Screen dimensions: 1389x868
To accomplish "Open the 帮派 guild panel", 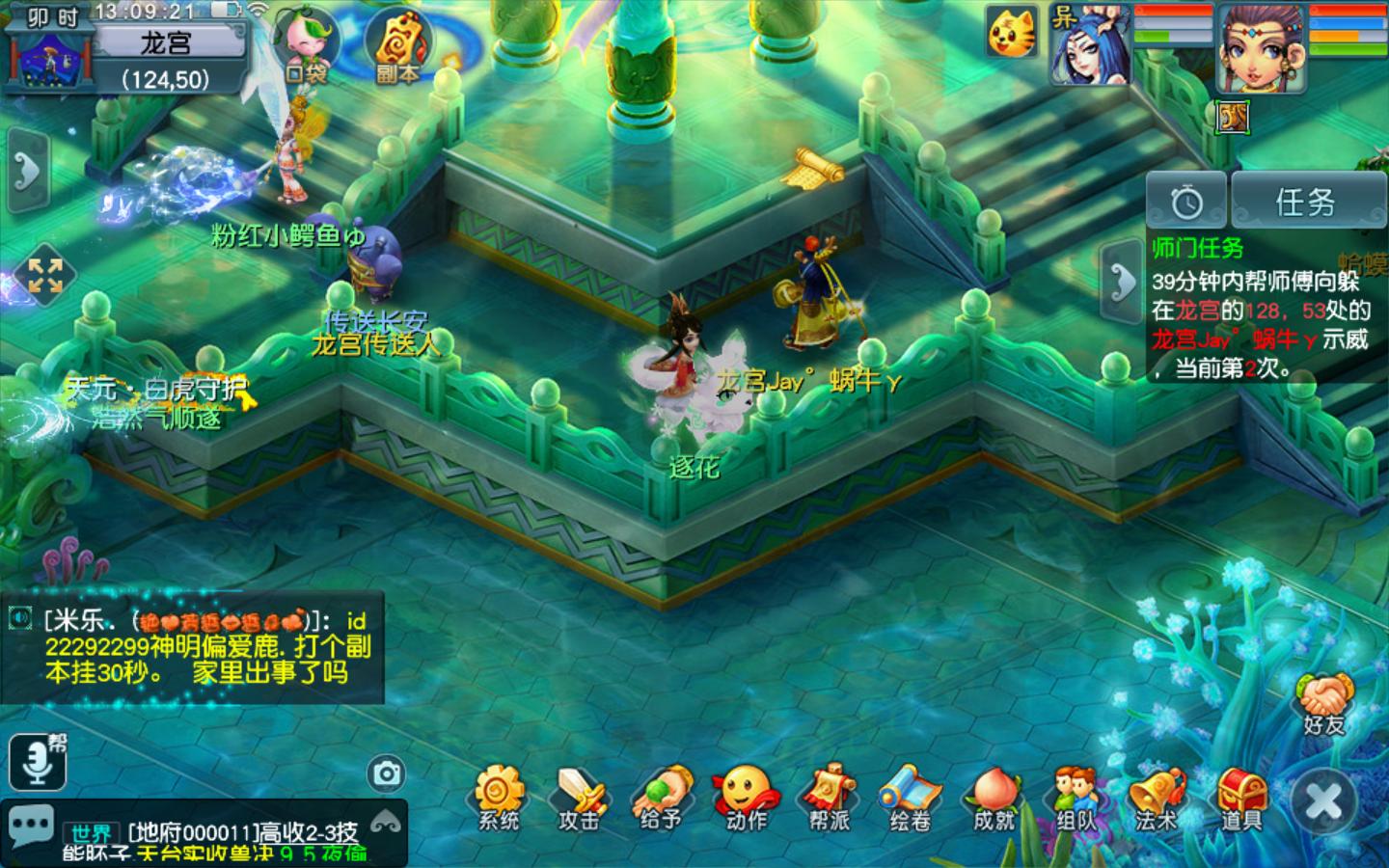I will (829, 797).
